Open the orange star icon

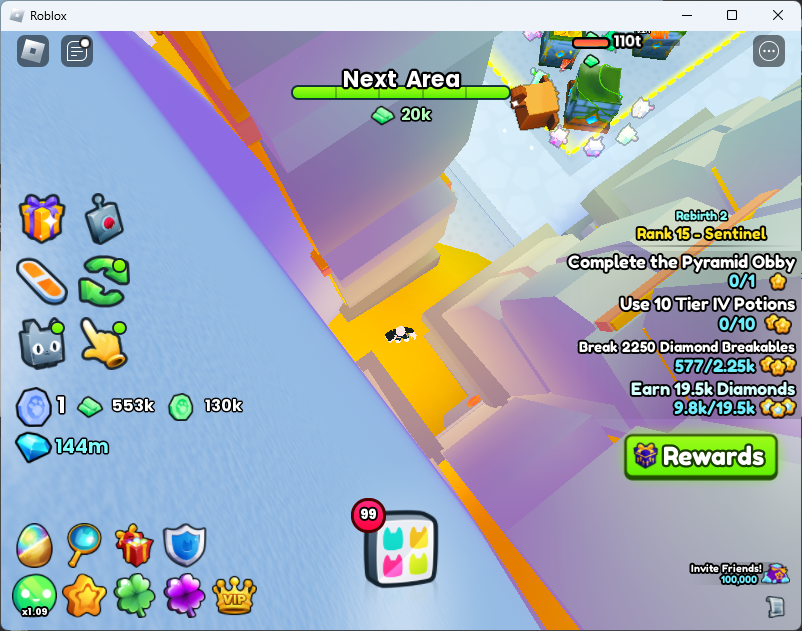[84, 596]
